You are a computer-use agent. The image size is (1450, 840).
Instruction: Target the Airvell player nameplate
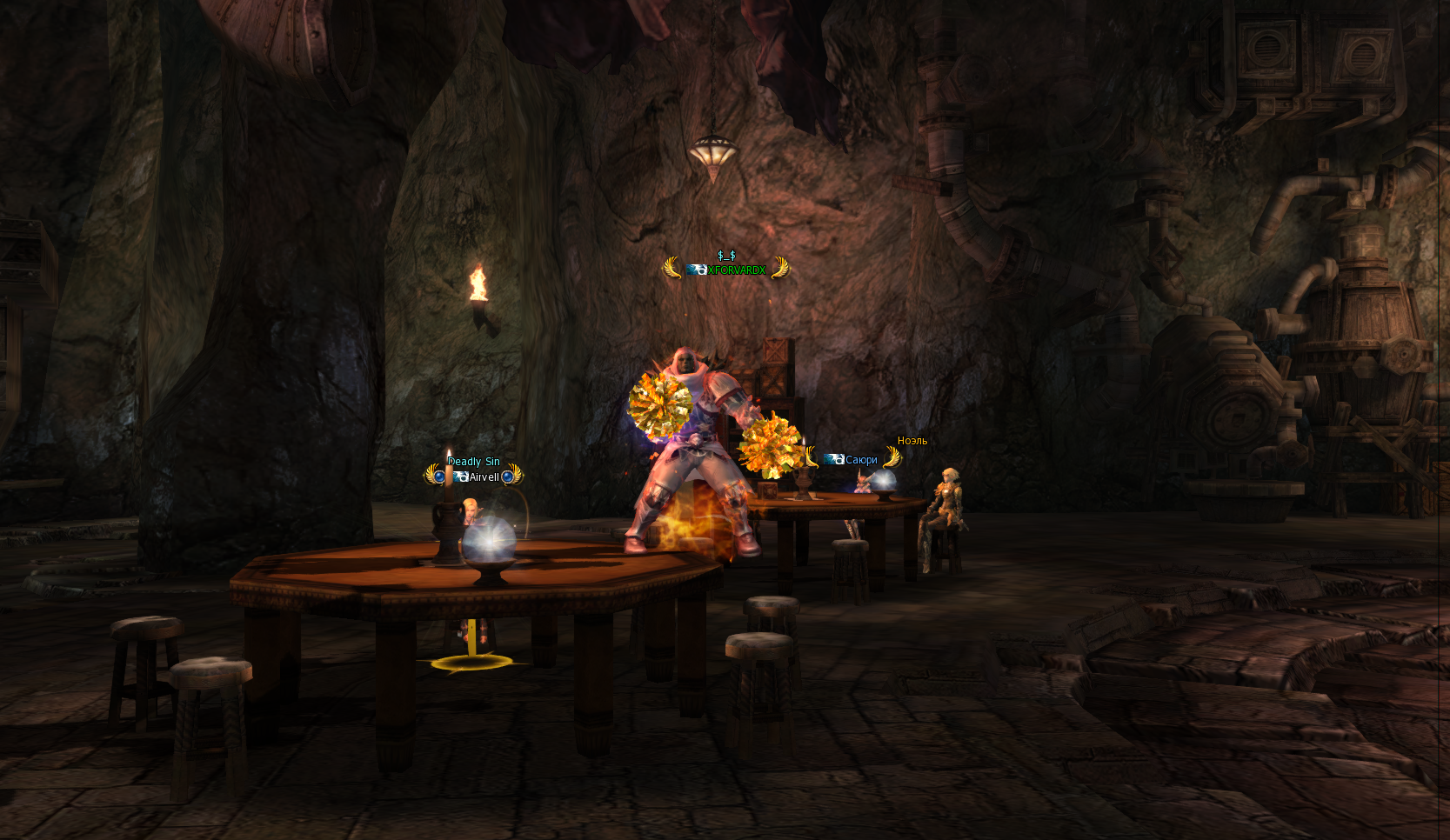(x=484, y=477)
